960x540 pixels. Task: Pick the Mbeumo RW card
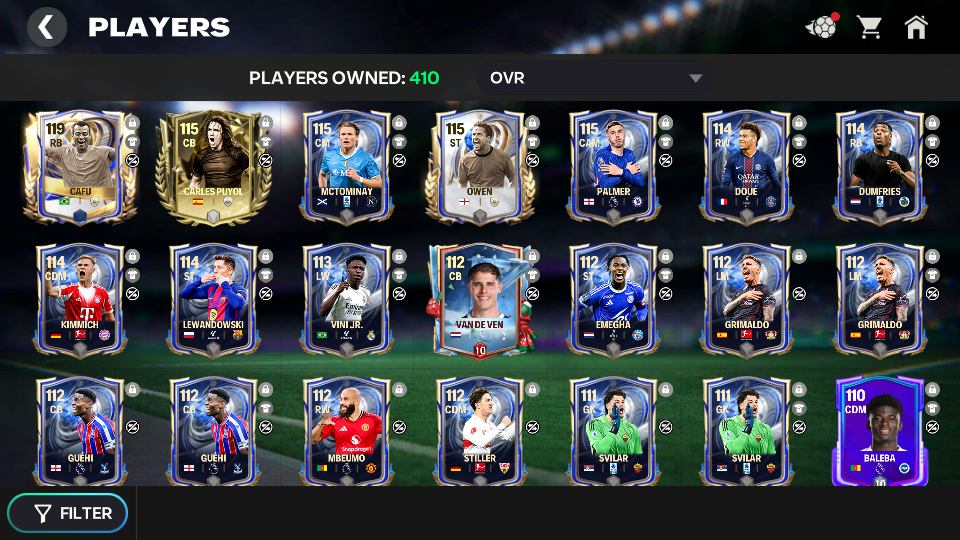pos(347,431)
